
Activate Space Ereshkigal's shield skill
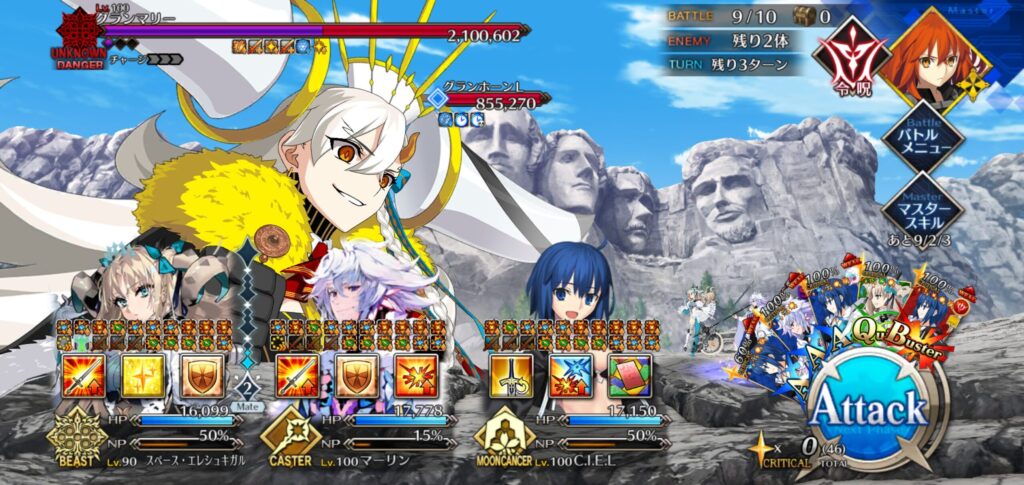pyautogui.click(x=201, y=374)
